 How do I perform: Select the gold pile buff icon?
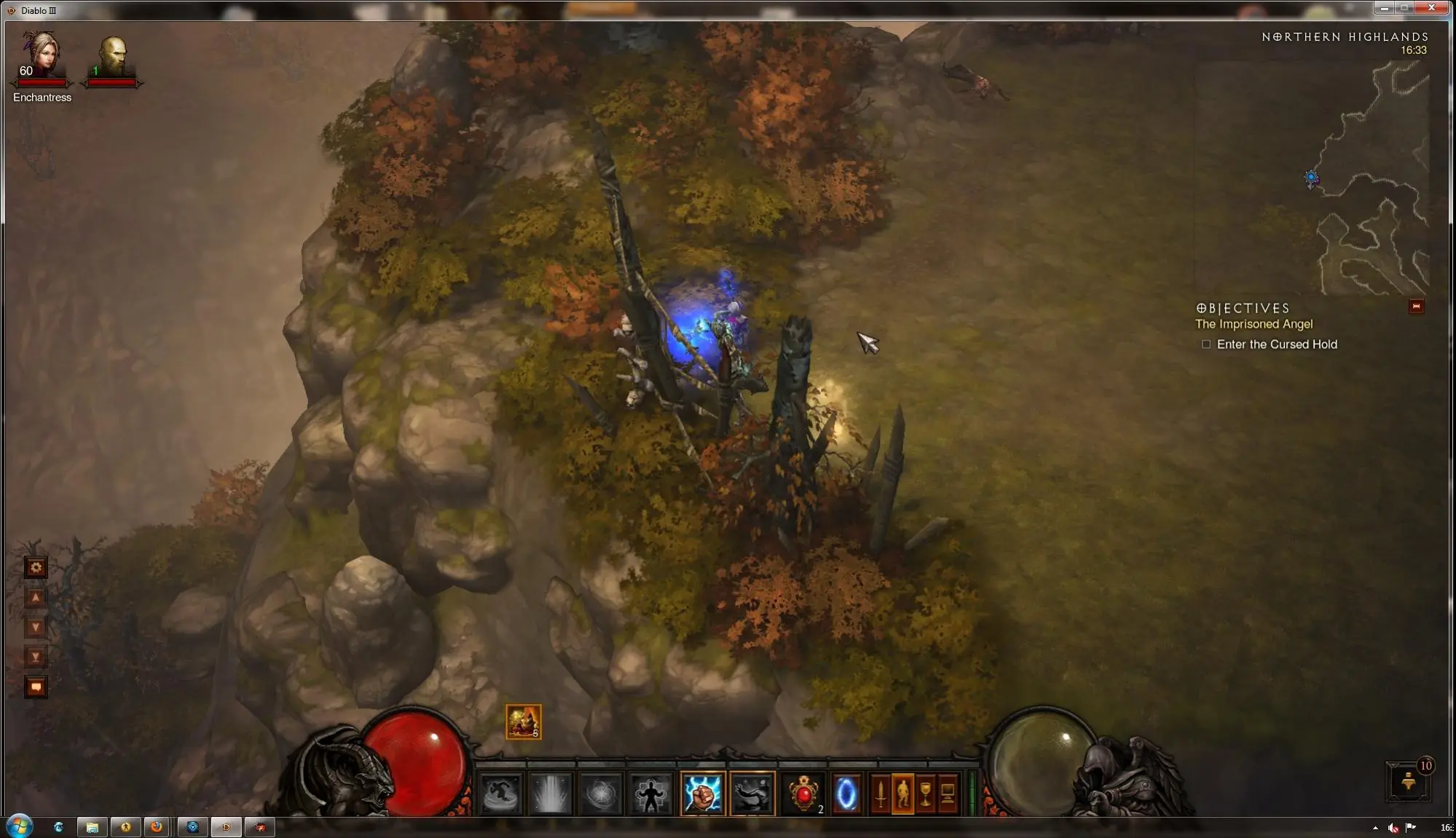(523, 722)
